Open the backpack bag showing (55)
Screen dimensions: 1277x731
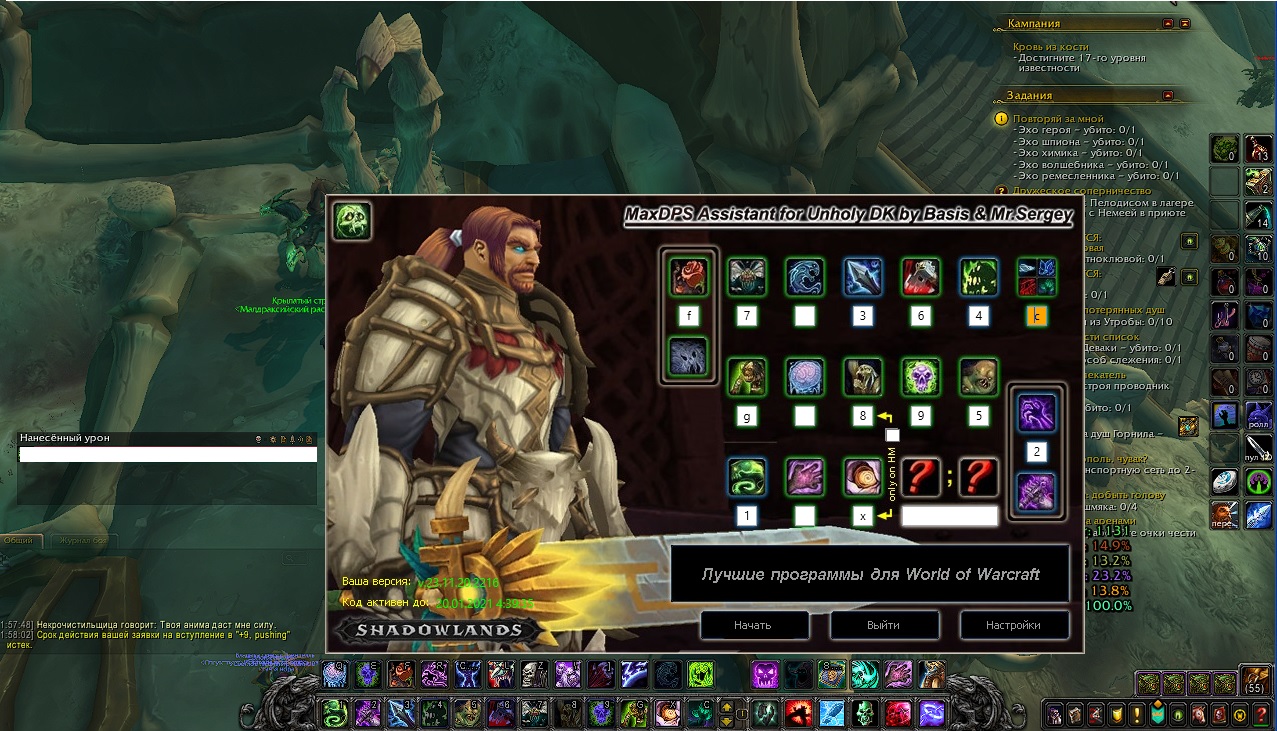(1255, 682)
